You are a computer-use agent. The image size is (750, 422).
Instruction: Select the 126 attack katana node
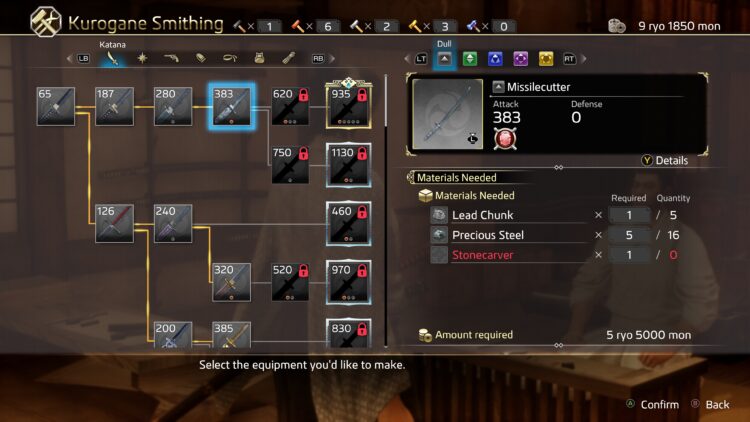click(115, 223)
